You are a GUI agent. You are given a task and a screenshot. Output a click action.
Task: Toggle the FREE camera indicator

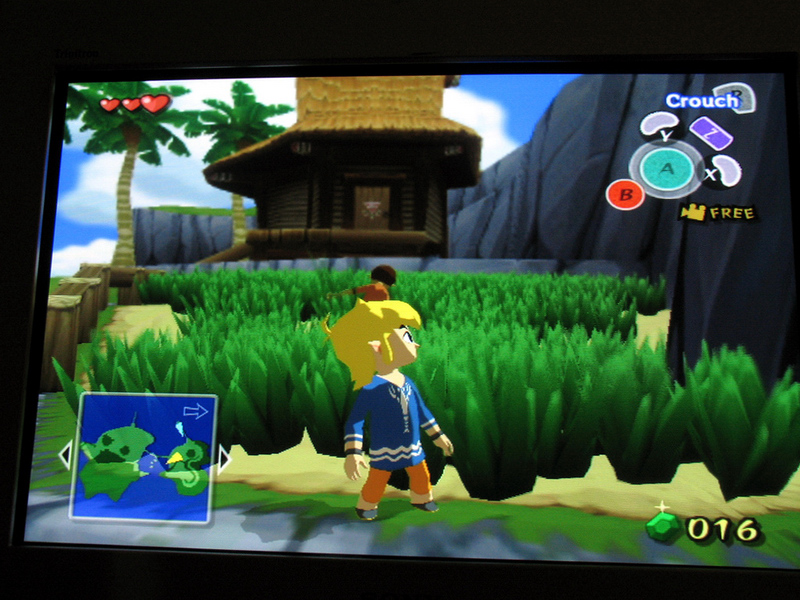tap(718, 212)
